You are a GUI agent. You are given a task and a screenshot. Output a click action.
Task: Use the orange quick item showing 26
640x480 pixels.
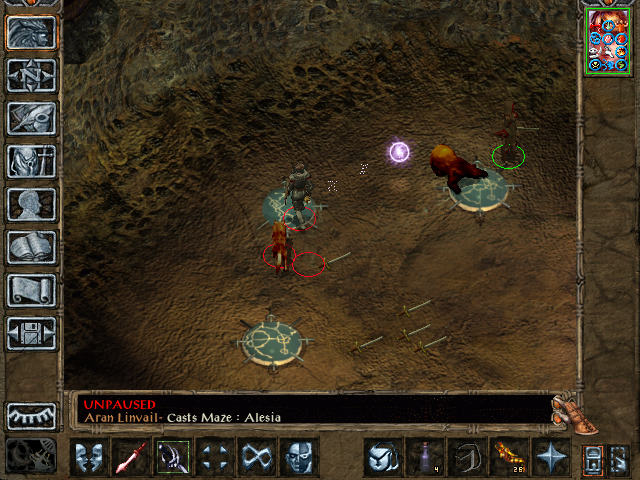pyautogui.click(x=509, y=458)
